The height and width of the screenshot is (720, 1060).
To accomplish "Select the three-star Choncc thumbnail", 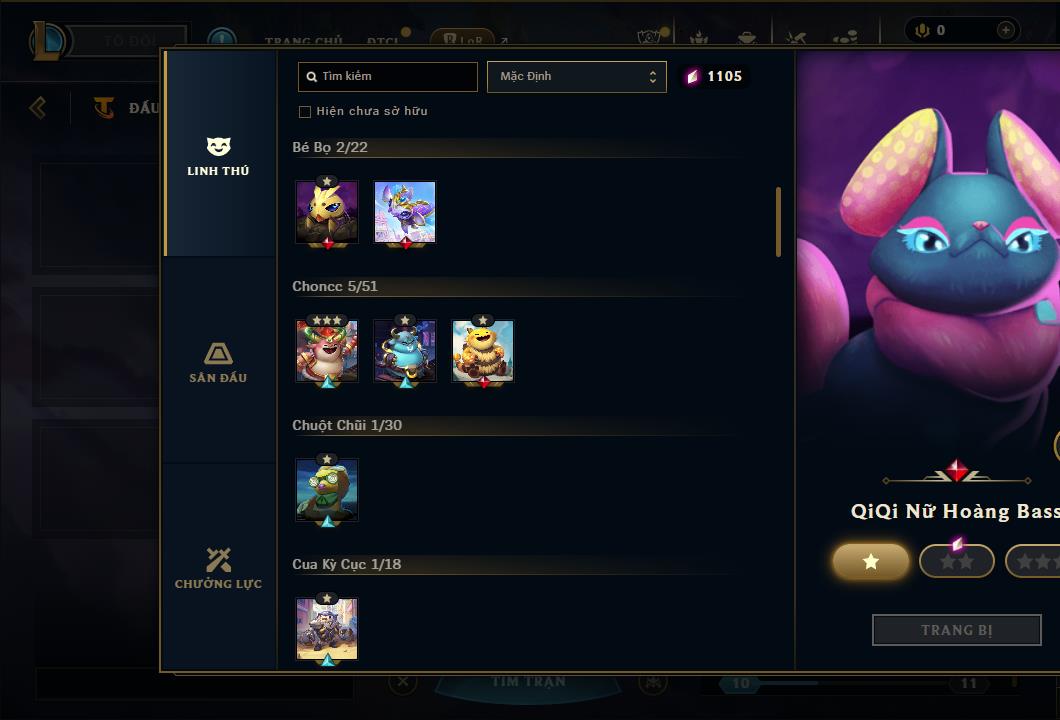I will (327, 351).
